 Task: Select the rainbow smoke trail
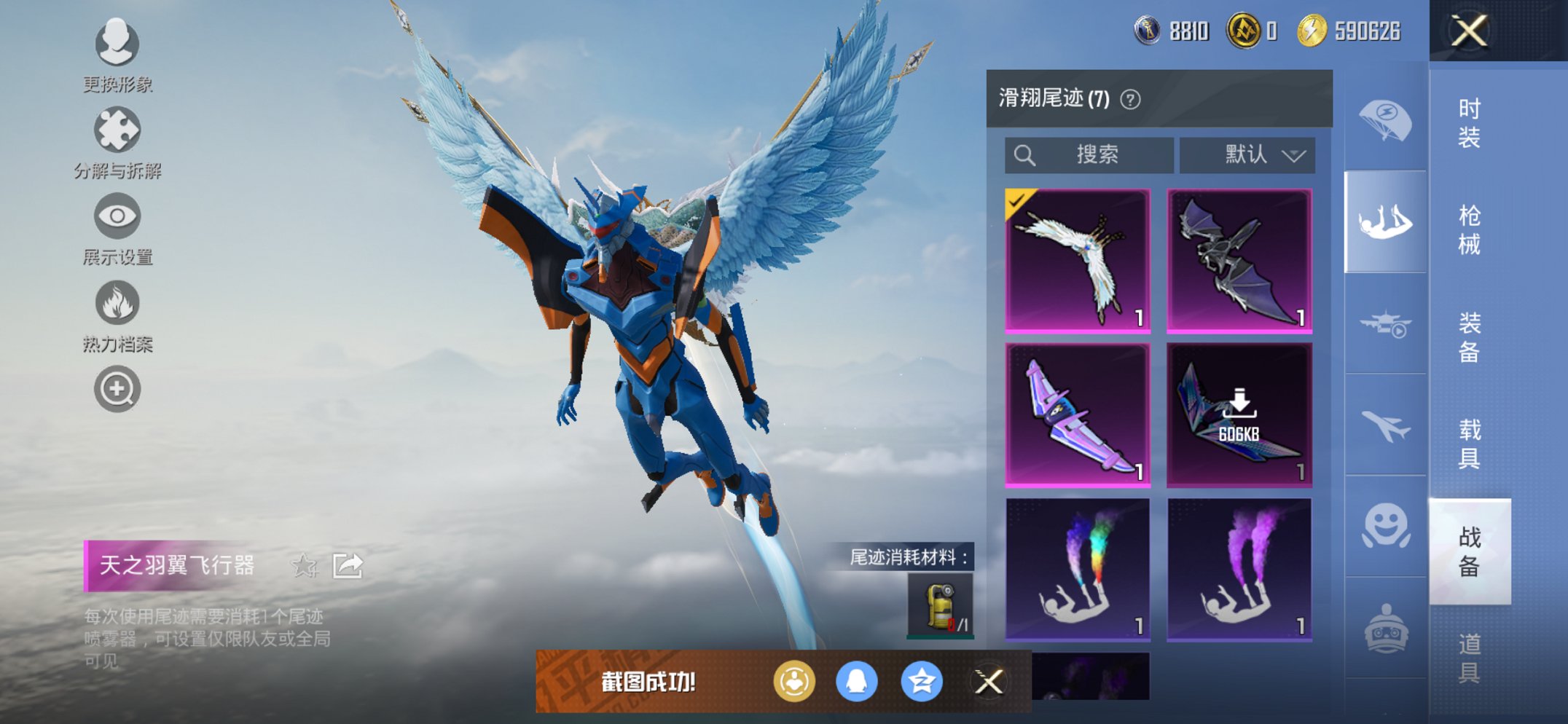[1078, 568]
